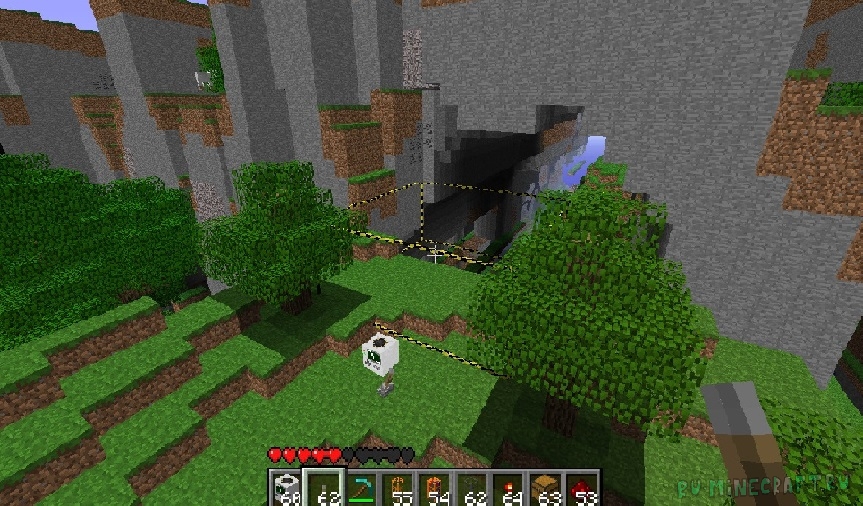Select the highlighted slot holding 62 items

point(325,488)
